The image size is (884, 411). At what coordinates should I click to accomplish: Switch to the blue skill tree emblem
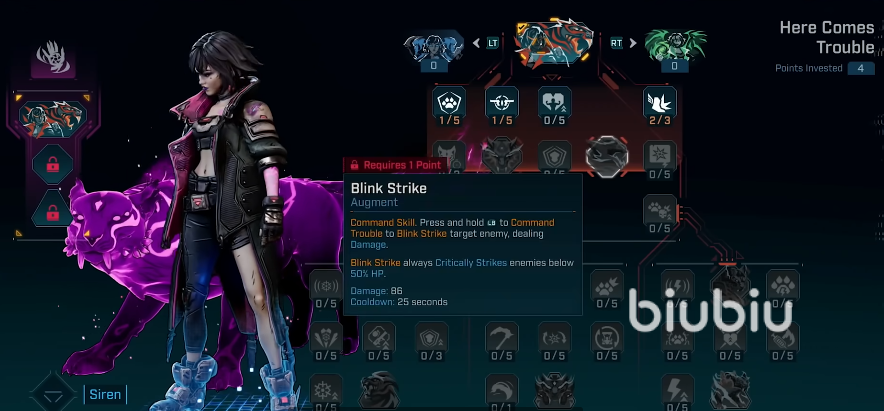433,45
